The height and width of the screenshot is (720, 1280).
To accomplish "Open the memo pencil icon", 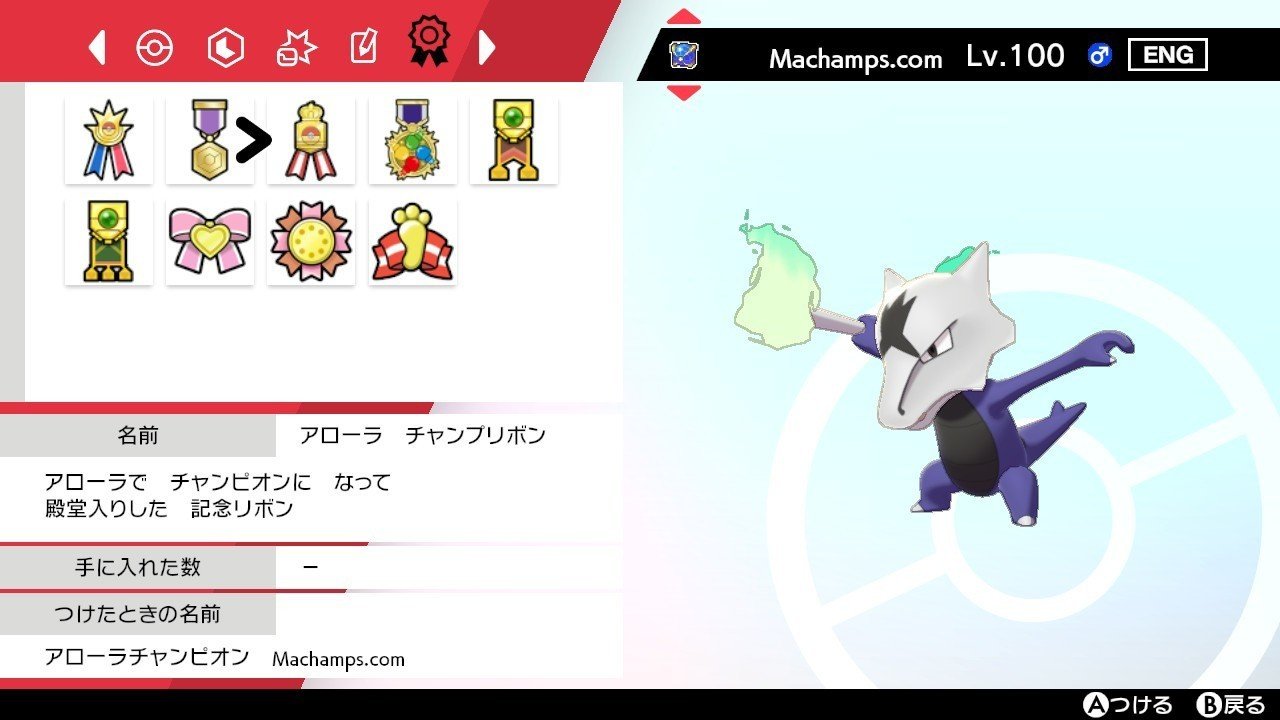I will point(362,46).
